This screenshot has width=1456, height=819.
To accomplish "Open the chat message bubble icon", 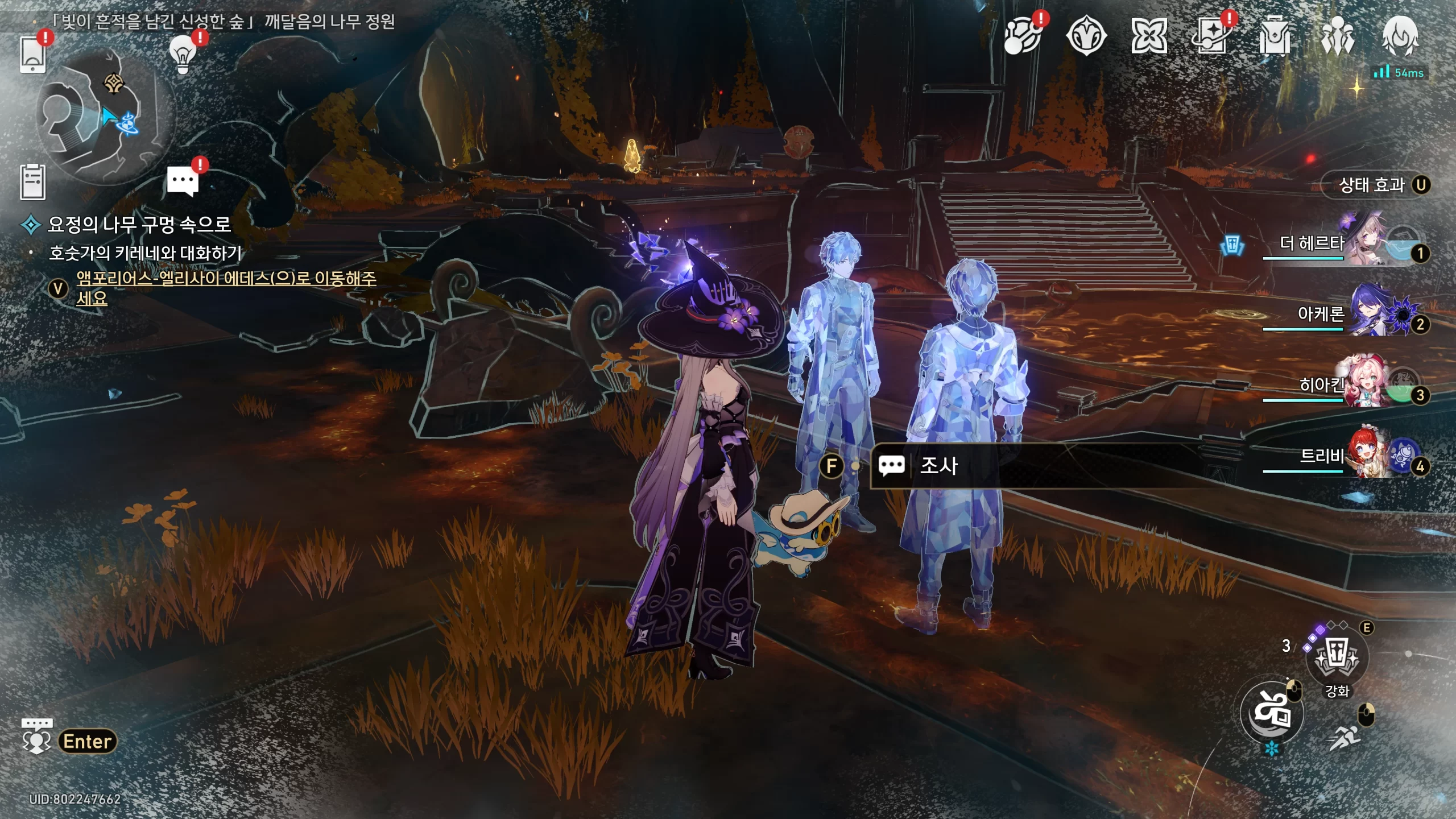I will [x=183, y=181].
